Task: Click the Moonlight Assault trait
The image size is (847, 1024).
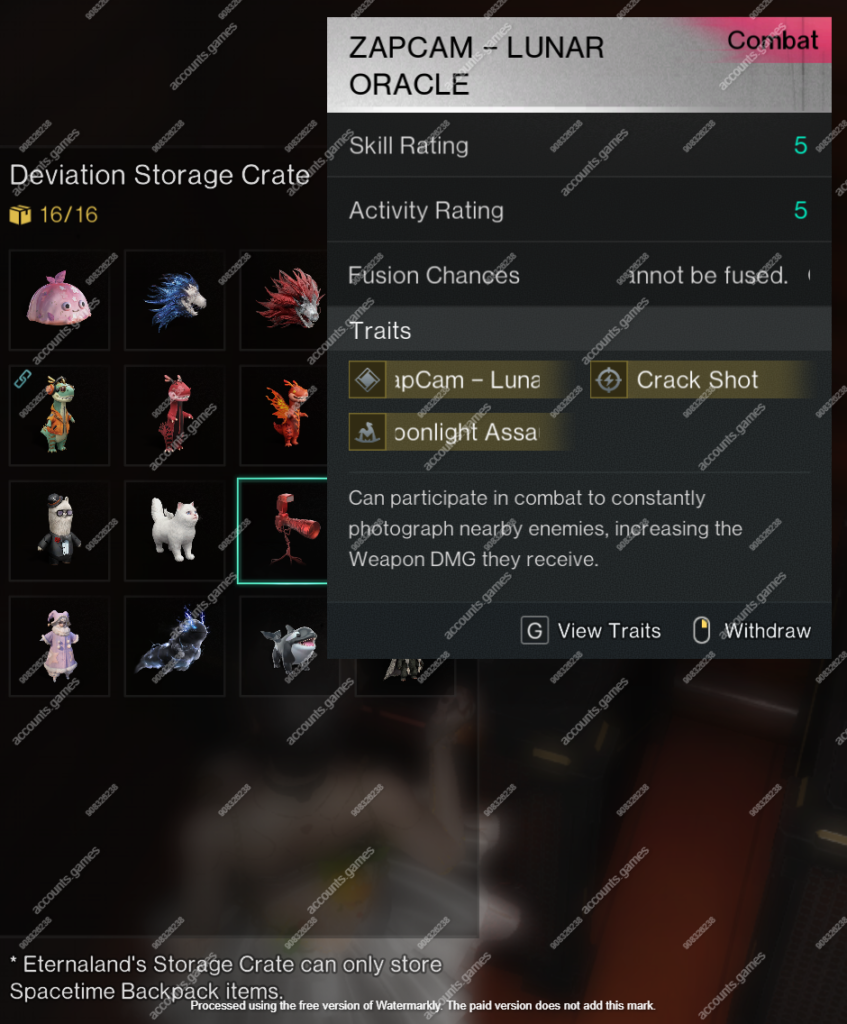Action: click(460, 432)
